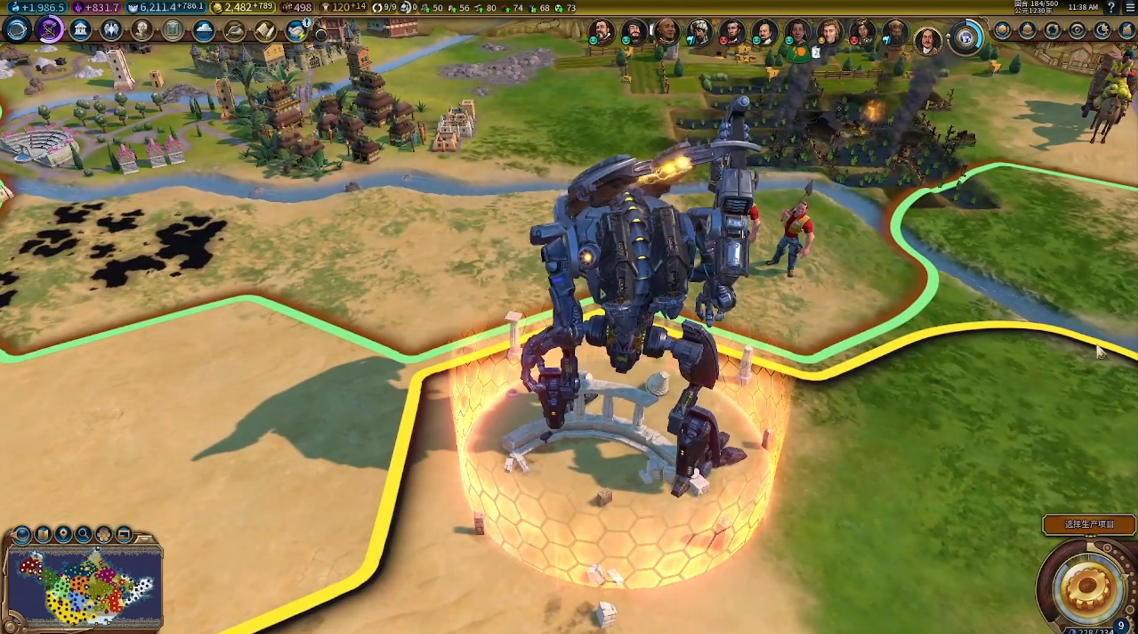This screenshot has width=1138, height=634.
Task: Open the Great People screen with the bust icon
Action: tap(142, 30)
